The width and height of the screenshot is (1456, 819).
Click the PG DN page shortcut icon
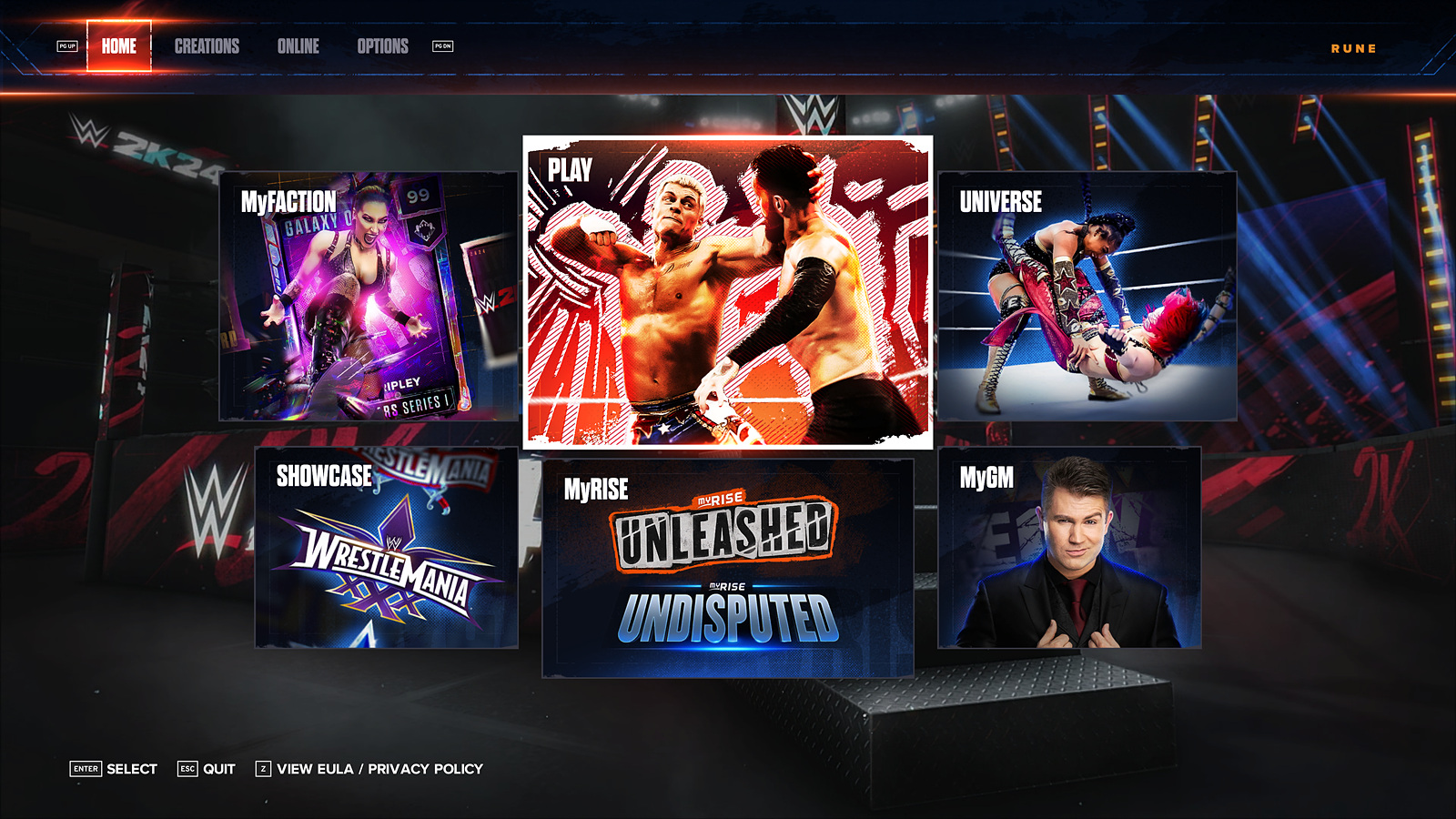[x=443, y=45]
